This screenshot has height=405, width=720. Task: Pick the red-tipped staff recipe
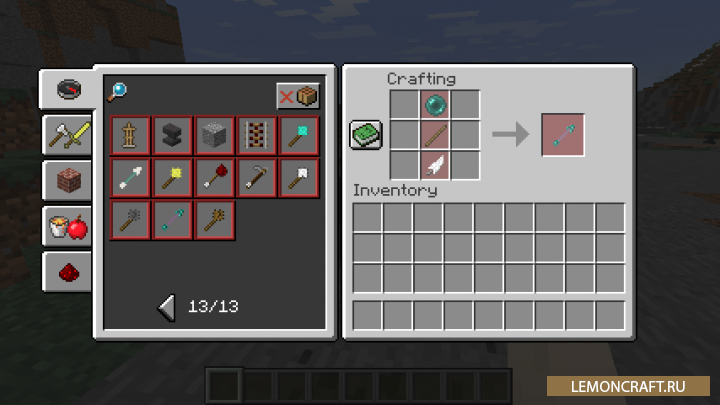tap(214, 177)
